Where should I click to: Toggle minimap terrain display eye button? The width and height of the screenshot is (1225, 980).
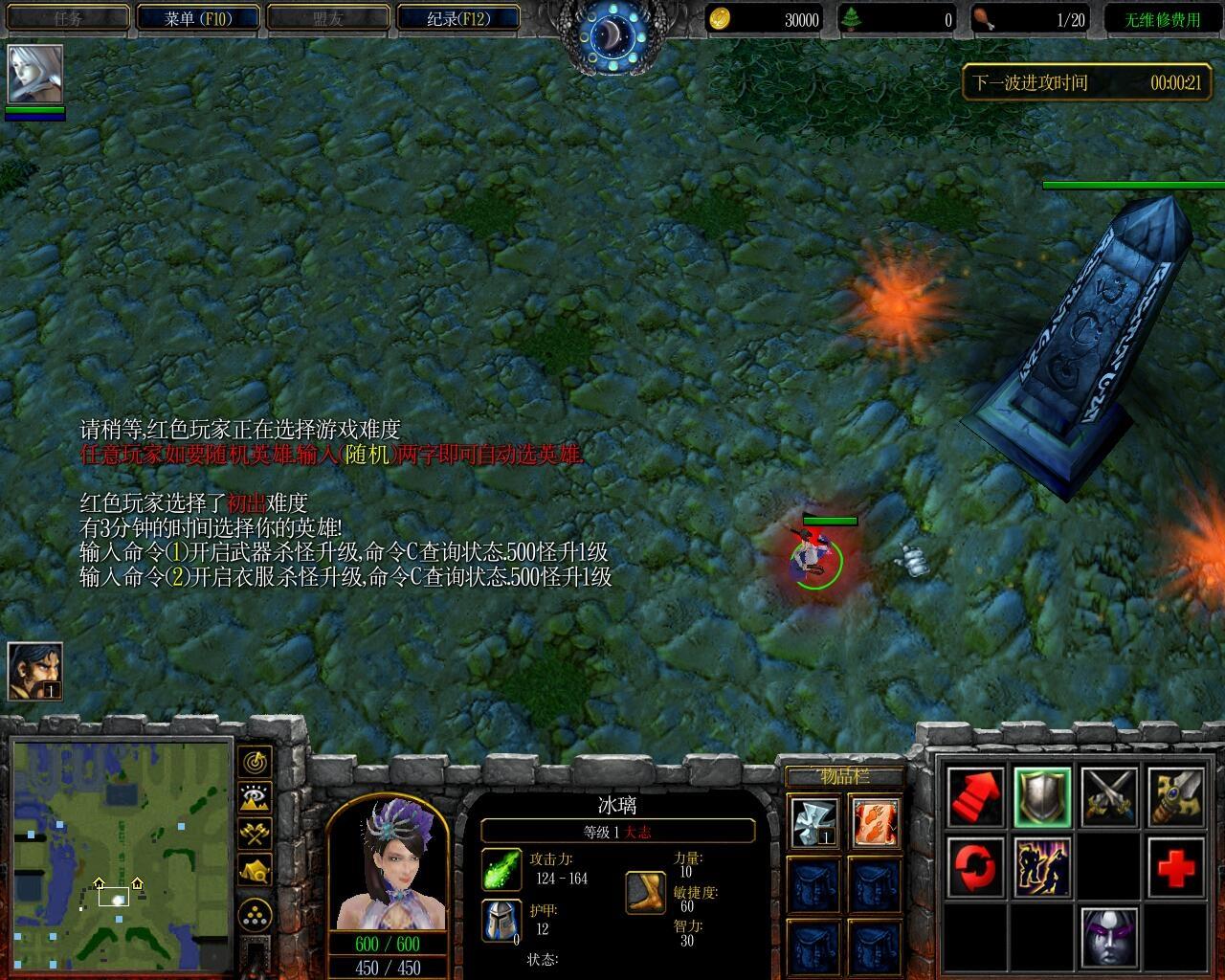pyautogui.click(x=256, y=798)
